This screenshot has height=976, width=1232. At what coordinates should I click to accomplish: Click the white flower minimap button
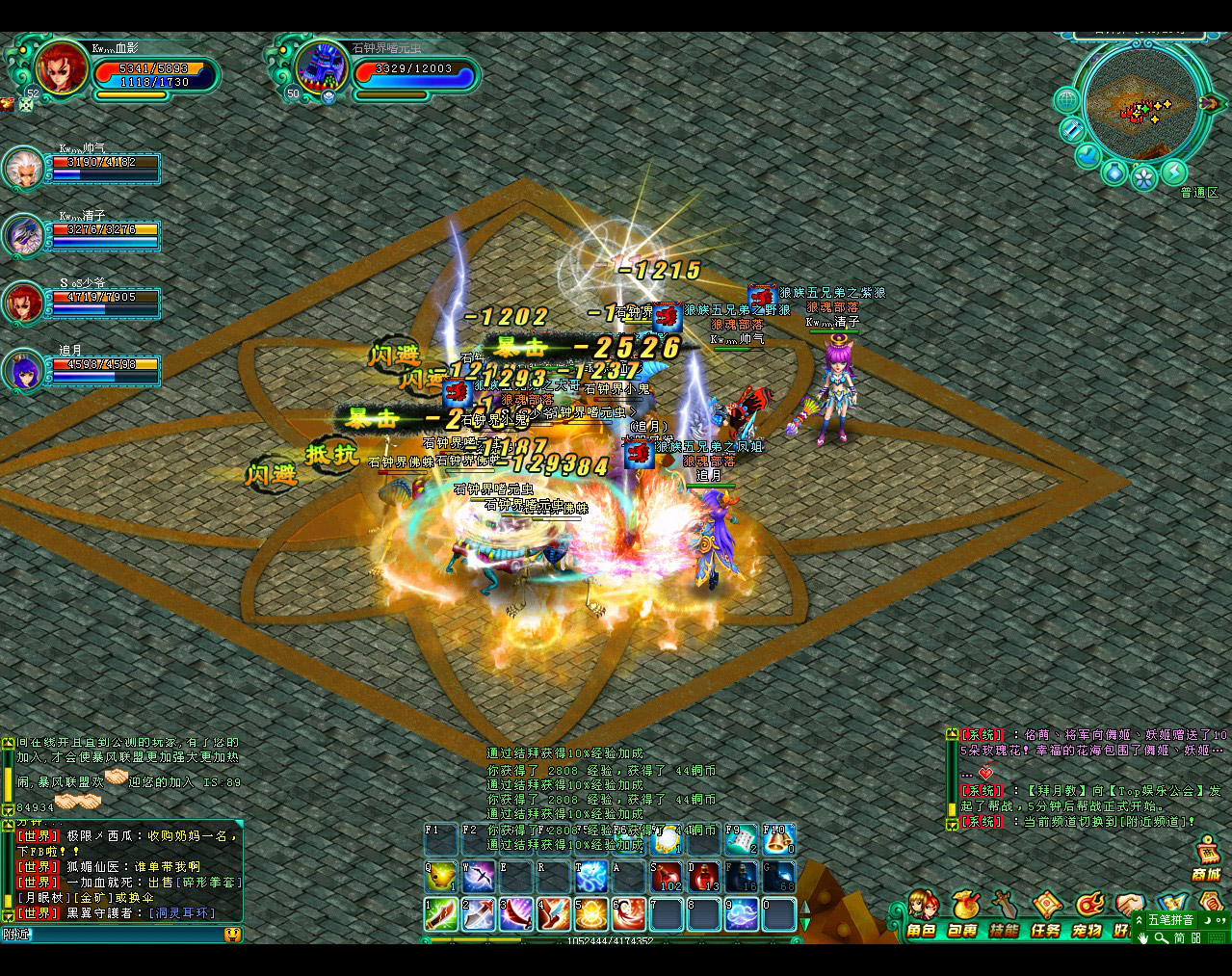click(1144, 178)
